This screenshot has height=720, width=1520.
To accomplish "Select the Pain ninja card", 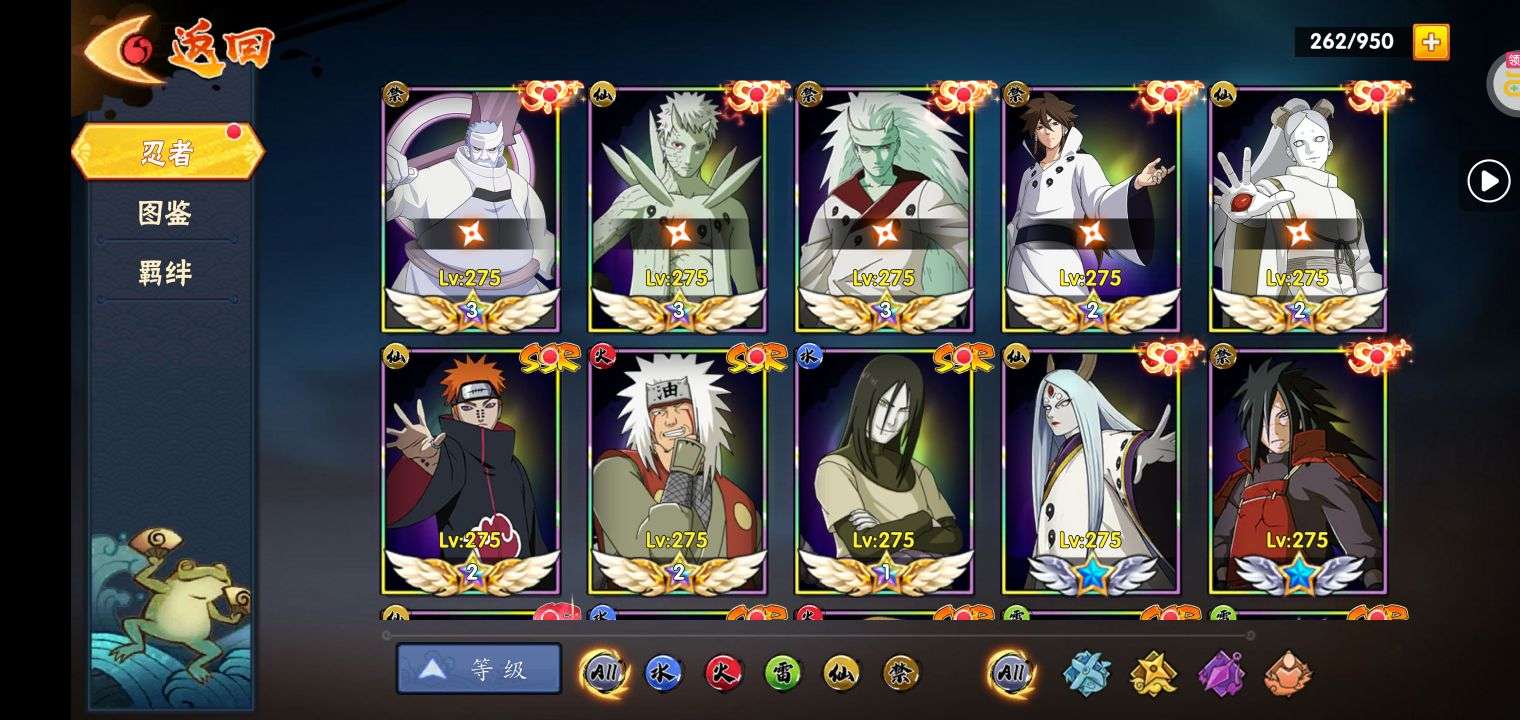I will point(471,470).
